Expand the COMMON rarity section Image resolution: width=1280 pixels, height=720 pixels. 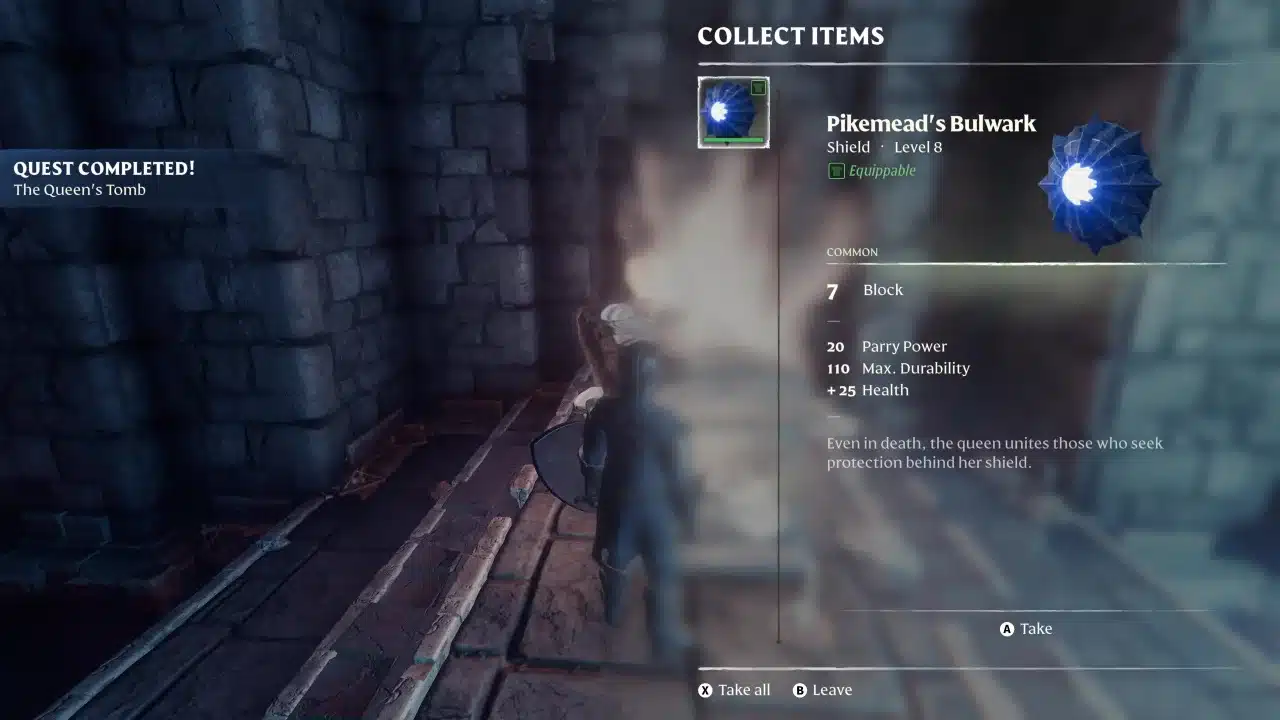[x=851, y=252]
